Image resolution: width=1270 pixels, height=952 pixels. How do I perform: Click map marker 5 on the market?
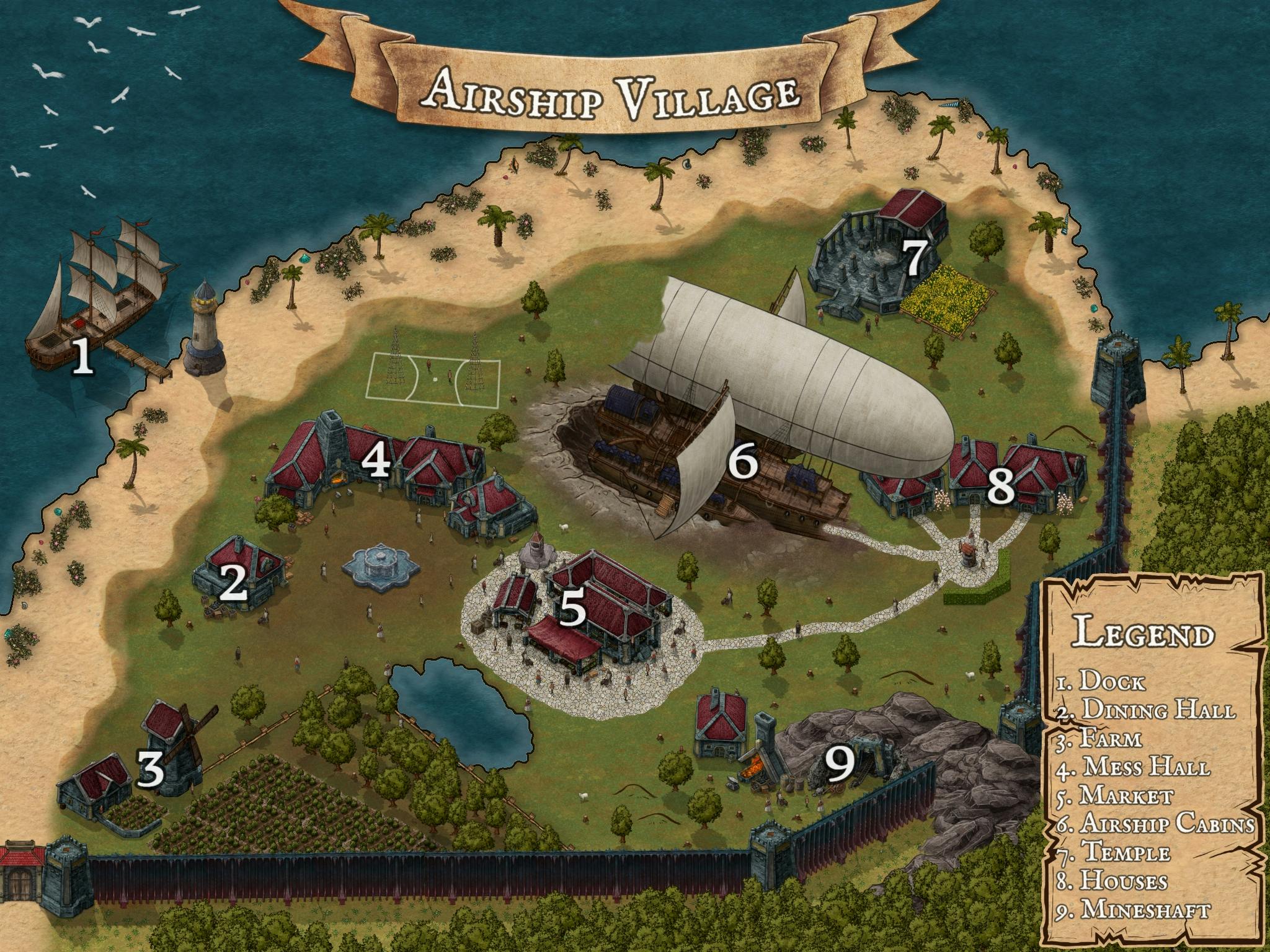click(x=572, y=609)
